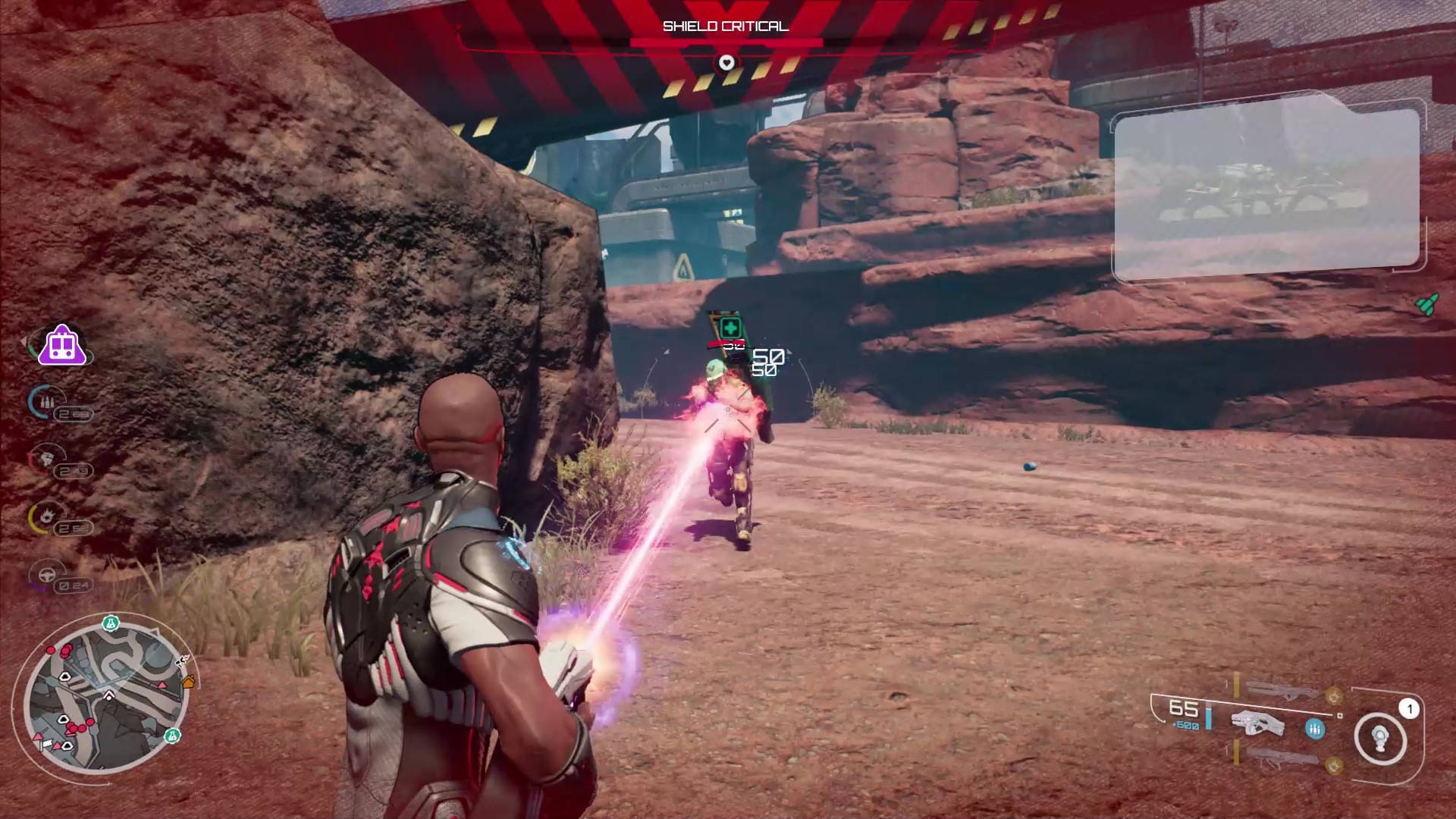Choose the grenade equipment slot
This screenshot has height=819, width=1456.
[x=1381, y=738]
